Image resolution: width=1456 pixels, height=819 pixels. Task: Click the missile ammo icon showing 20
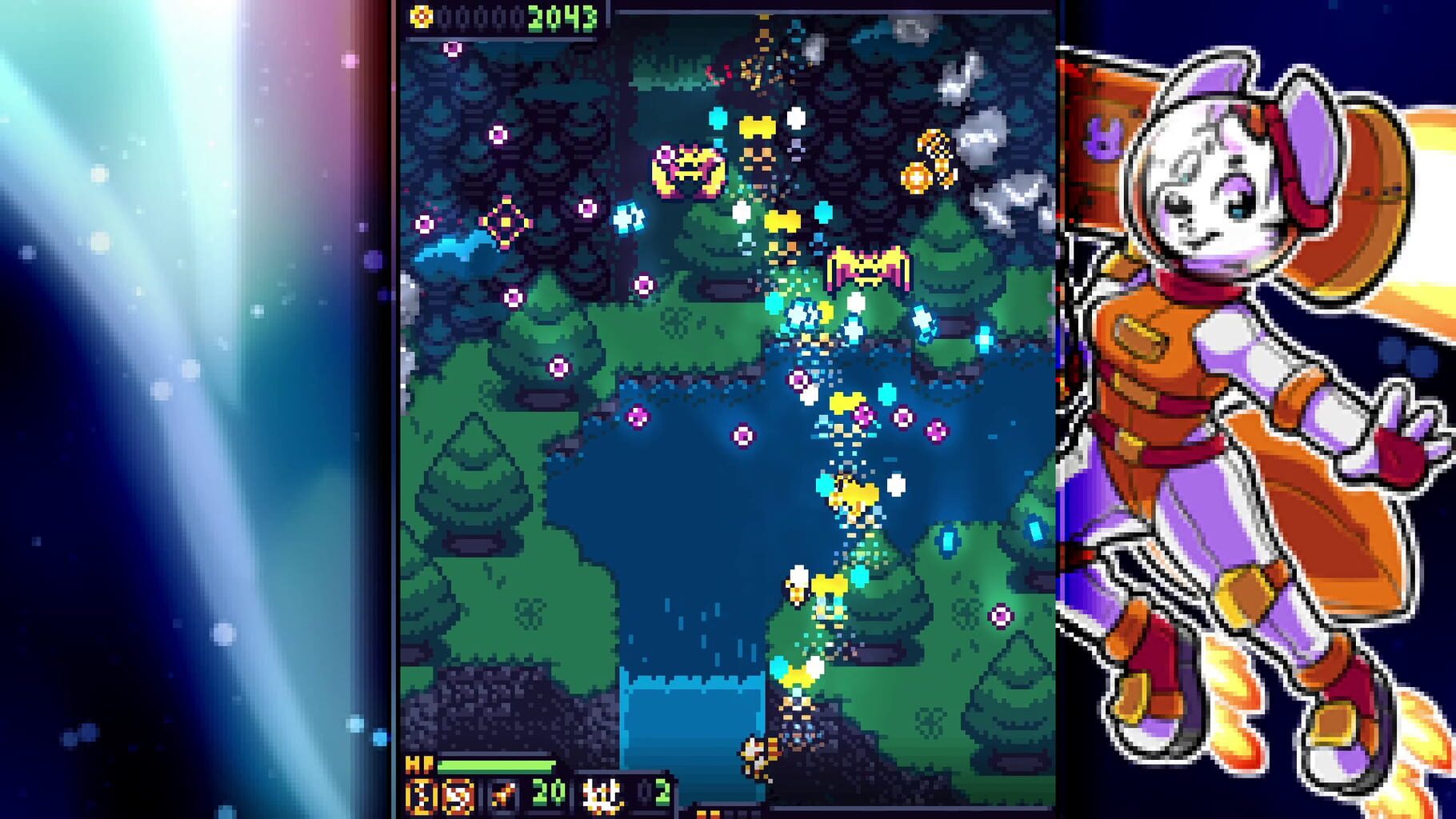click(502, 792)
